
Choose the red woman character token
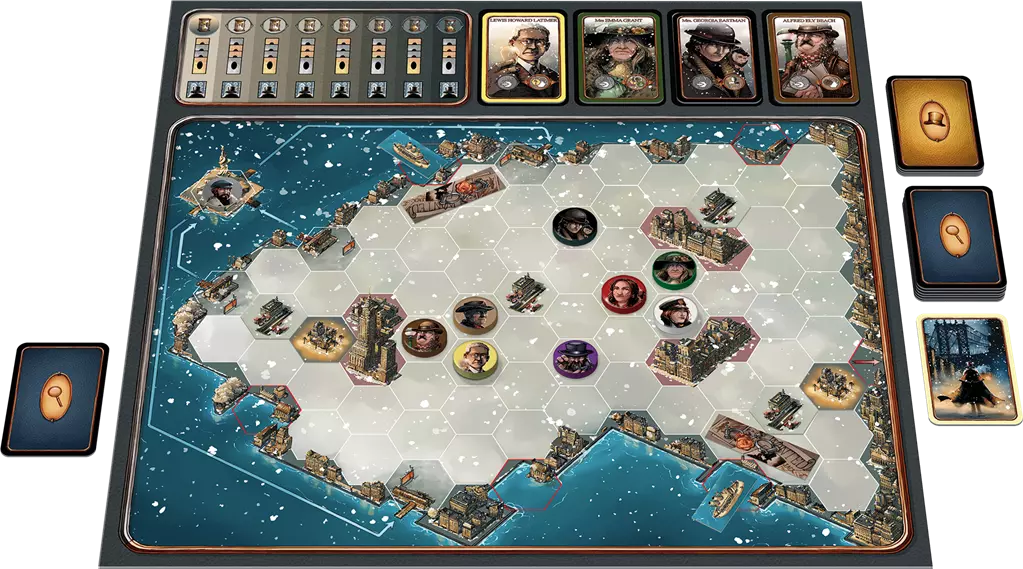(621, 293)
